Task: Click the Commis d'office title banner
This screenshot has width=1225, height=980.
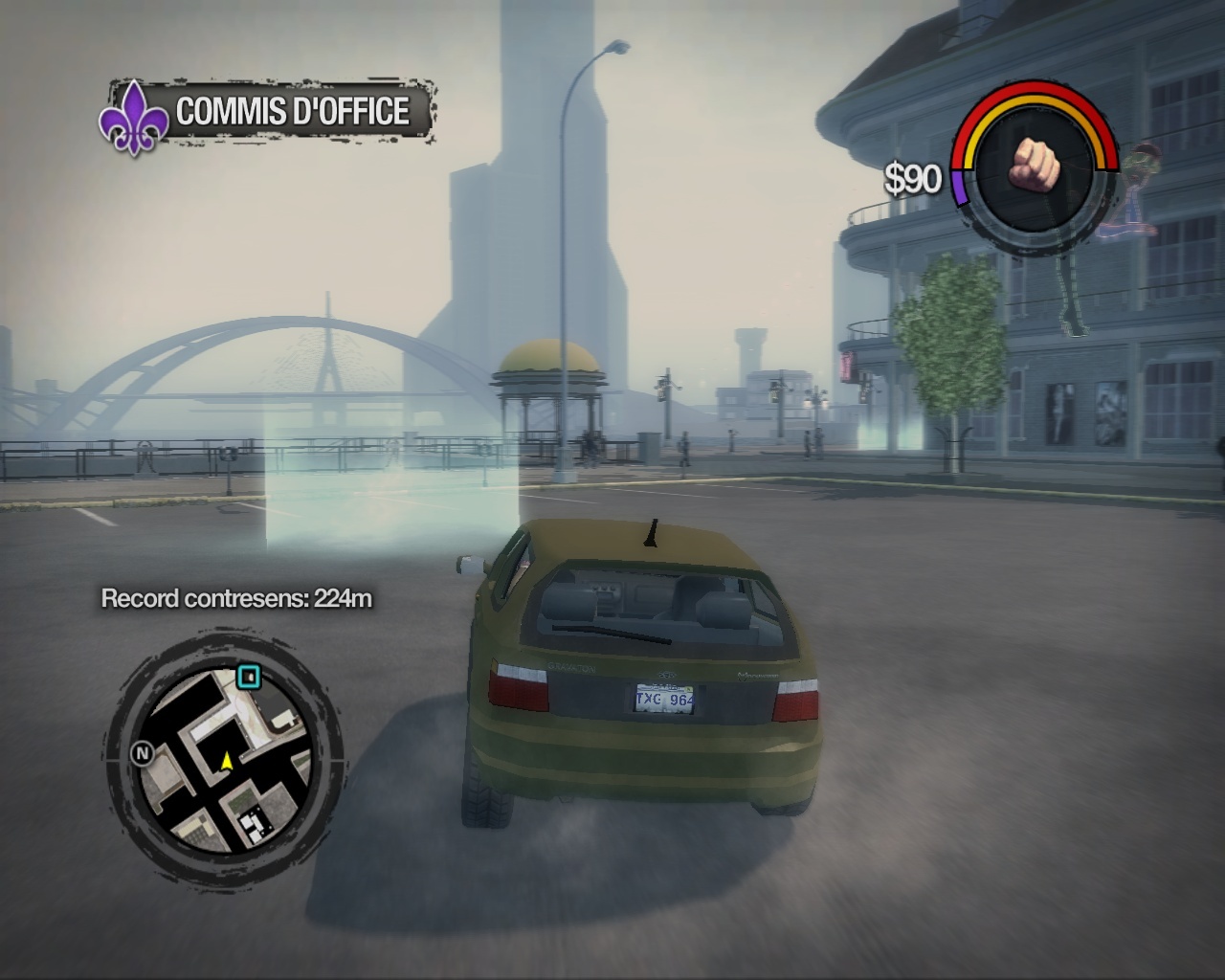Action: [292, 112]
